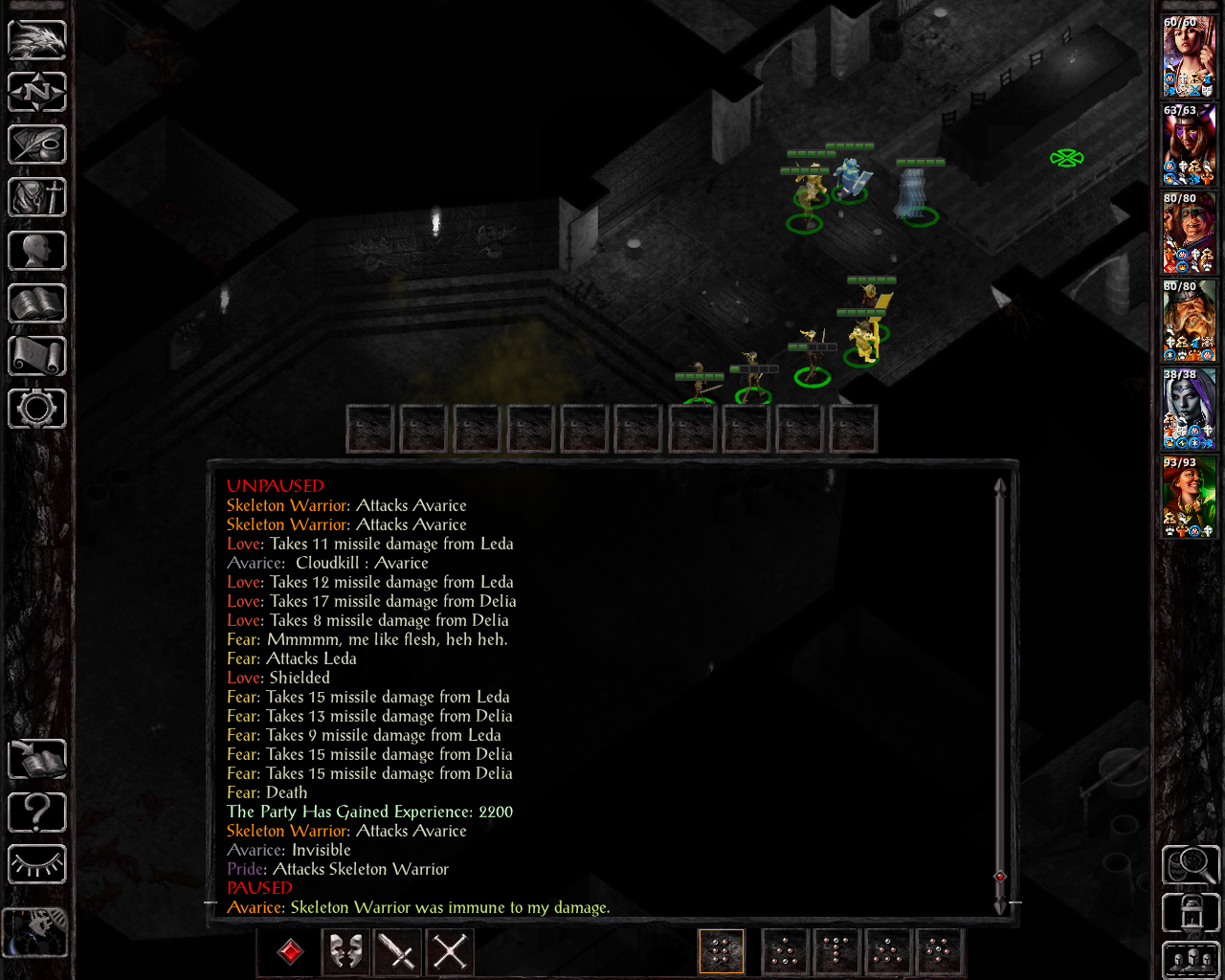Screen dimensions: 1225x980
Task: Select the dwarf portrait with 80/80 health
Action: pyautogui.click(x=1189, y=321)
